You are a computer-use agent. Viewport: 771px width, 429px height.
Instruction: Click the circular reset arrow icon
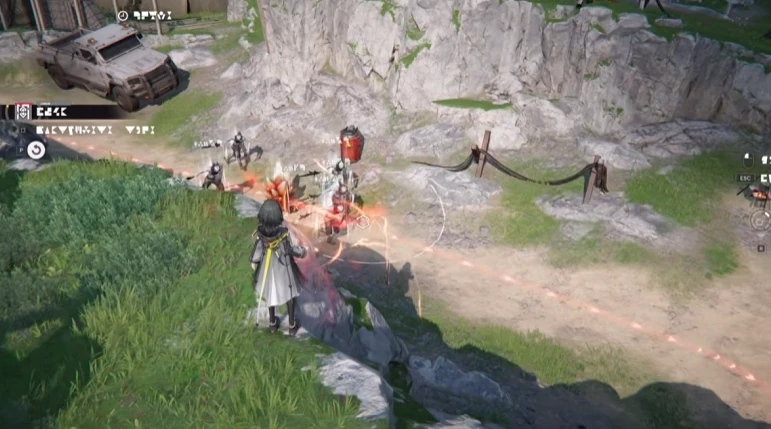36,150
